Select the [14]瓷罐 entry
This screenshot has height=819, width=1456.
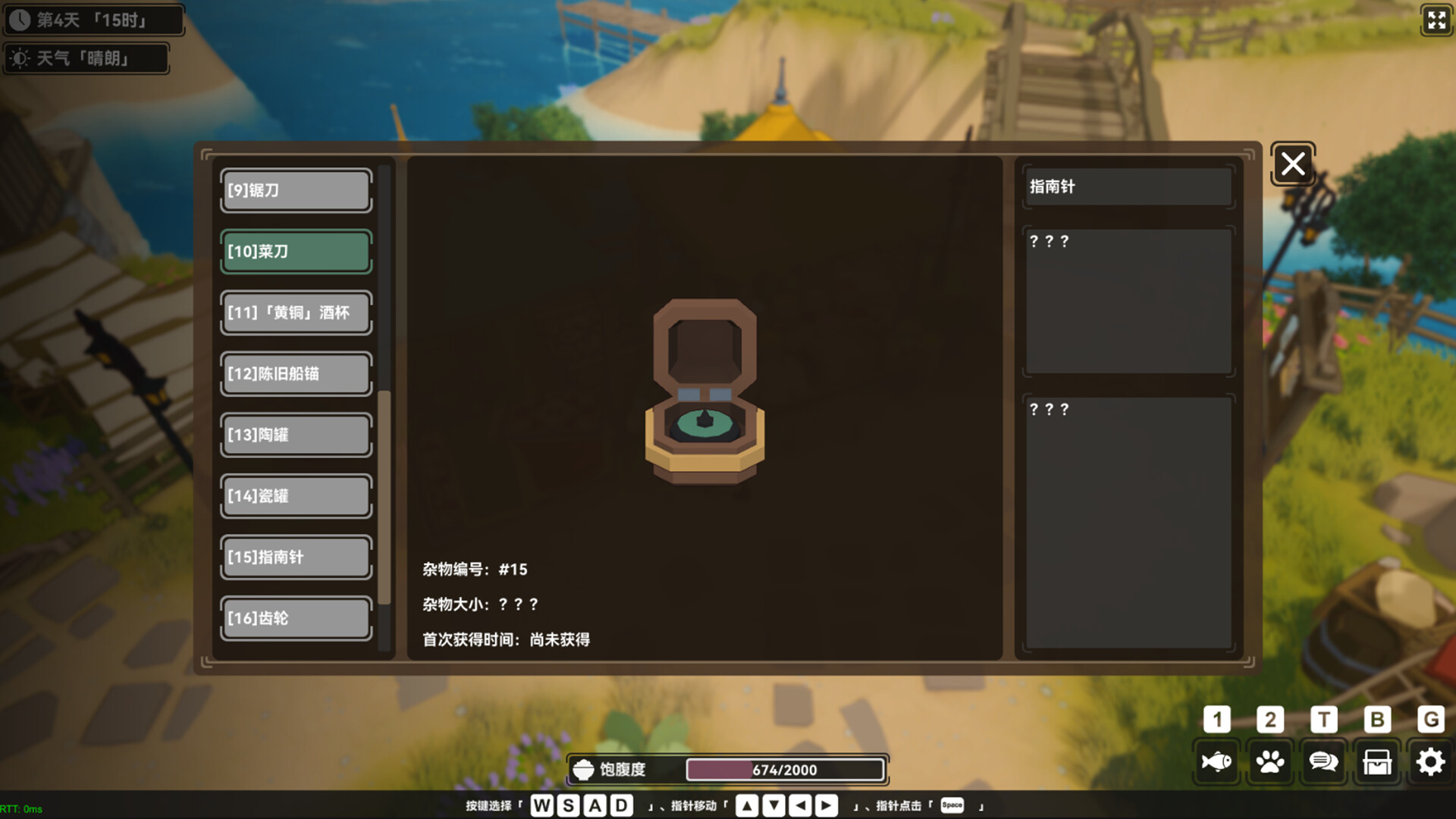[x=295, y=496]
